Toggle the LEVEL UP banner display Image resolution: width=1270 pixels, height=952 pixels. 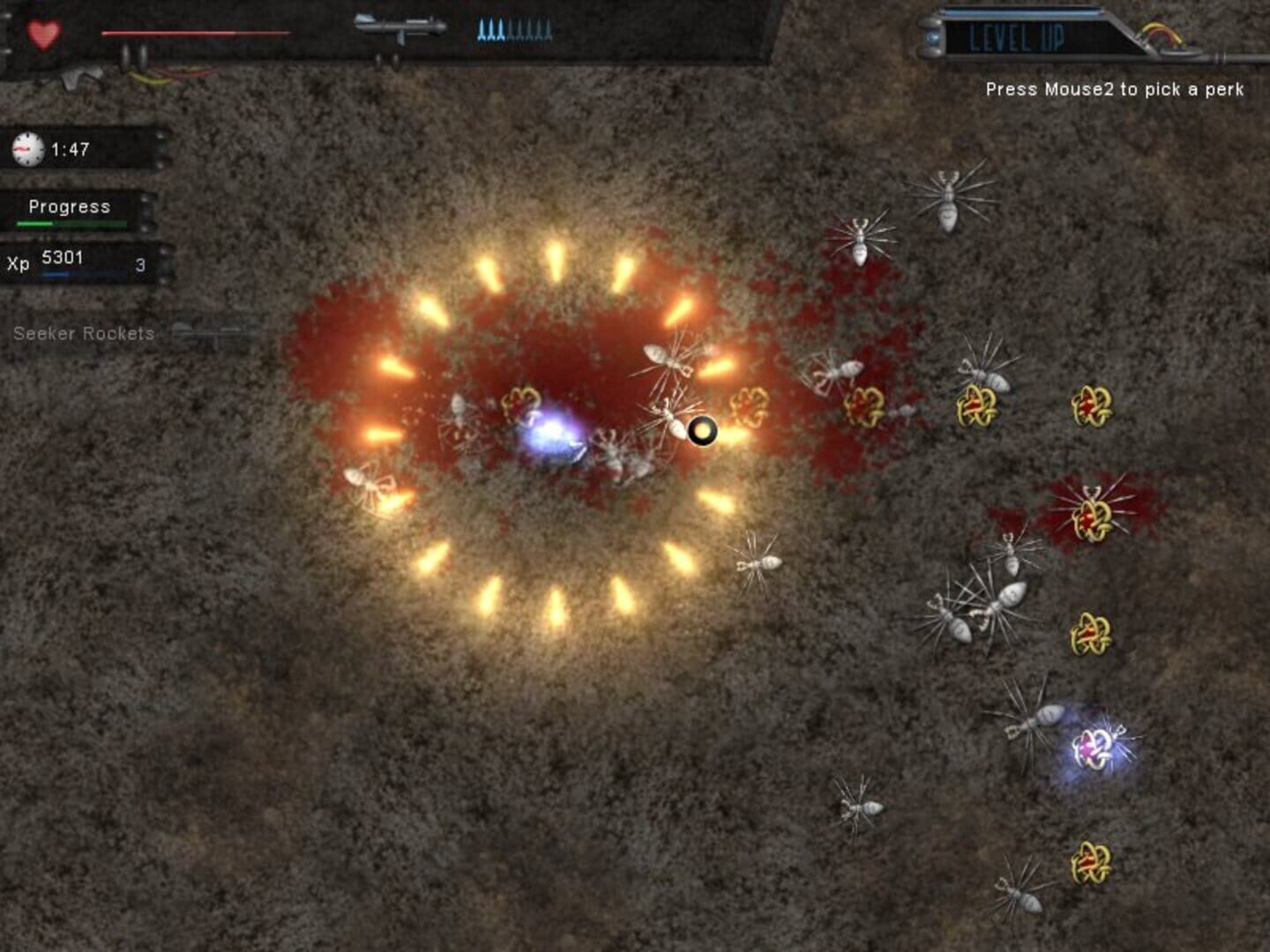coord(1023,35)
